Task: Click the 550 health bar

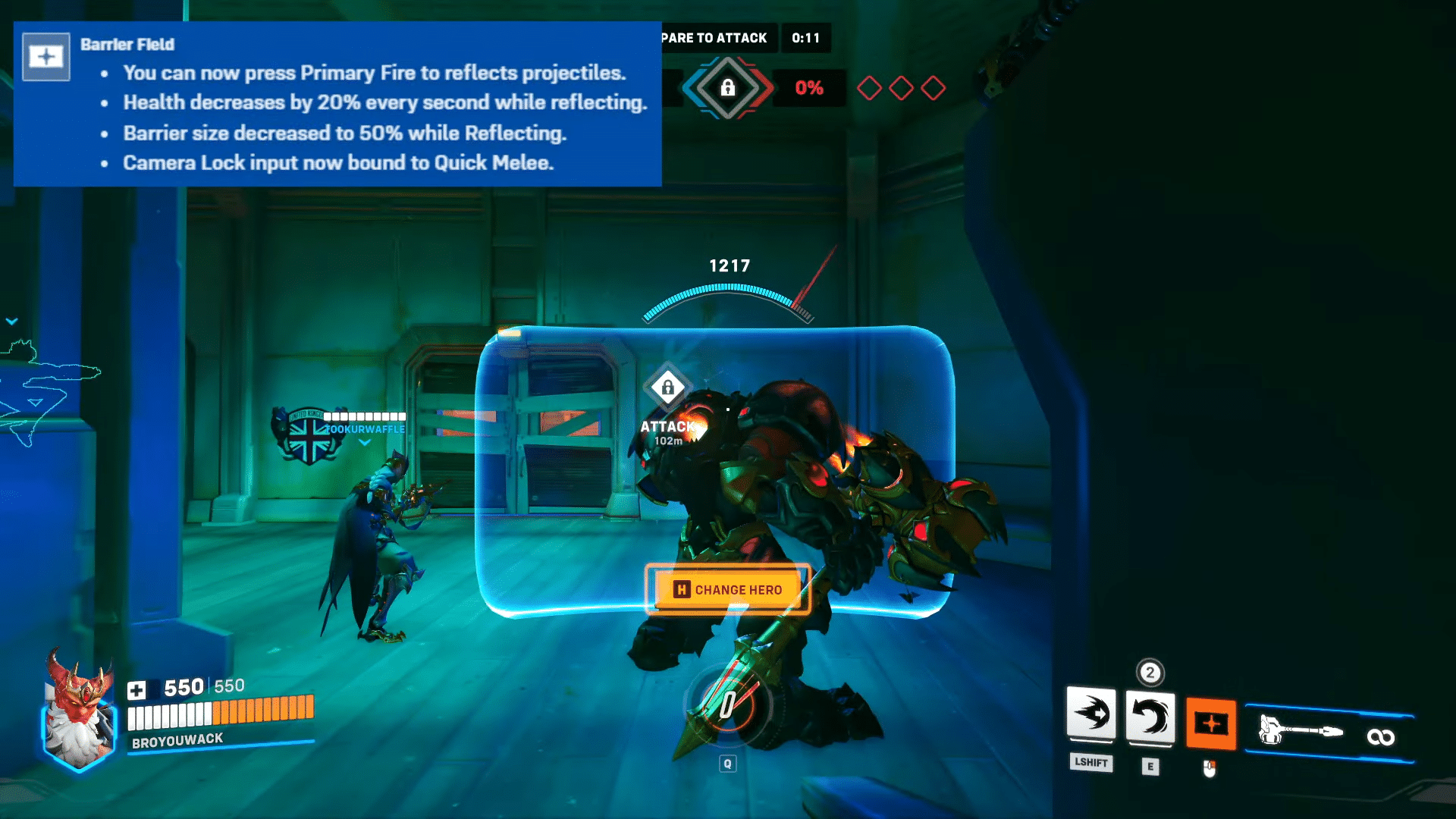Action: (220, 713)
